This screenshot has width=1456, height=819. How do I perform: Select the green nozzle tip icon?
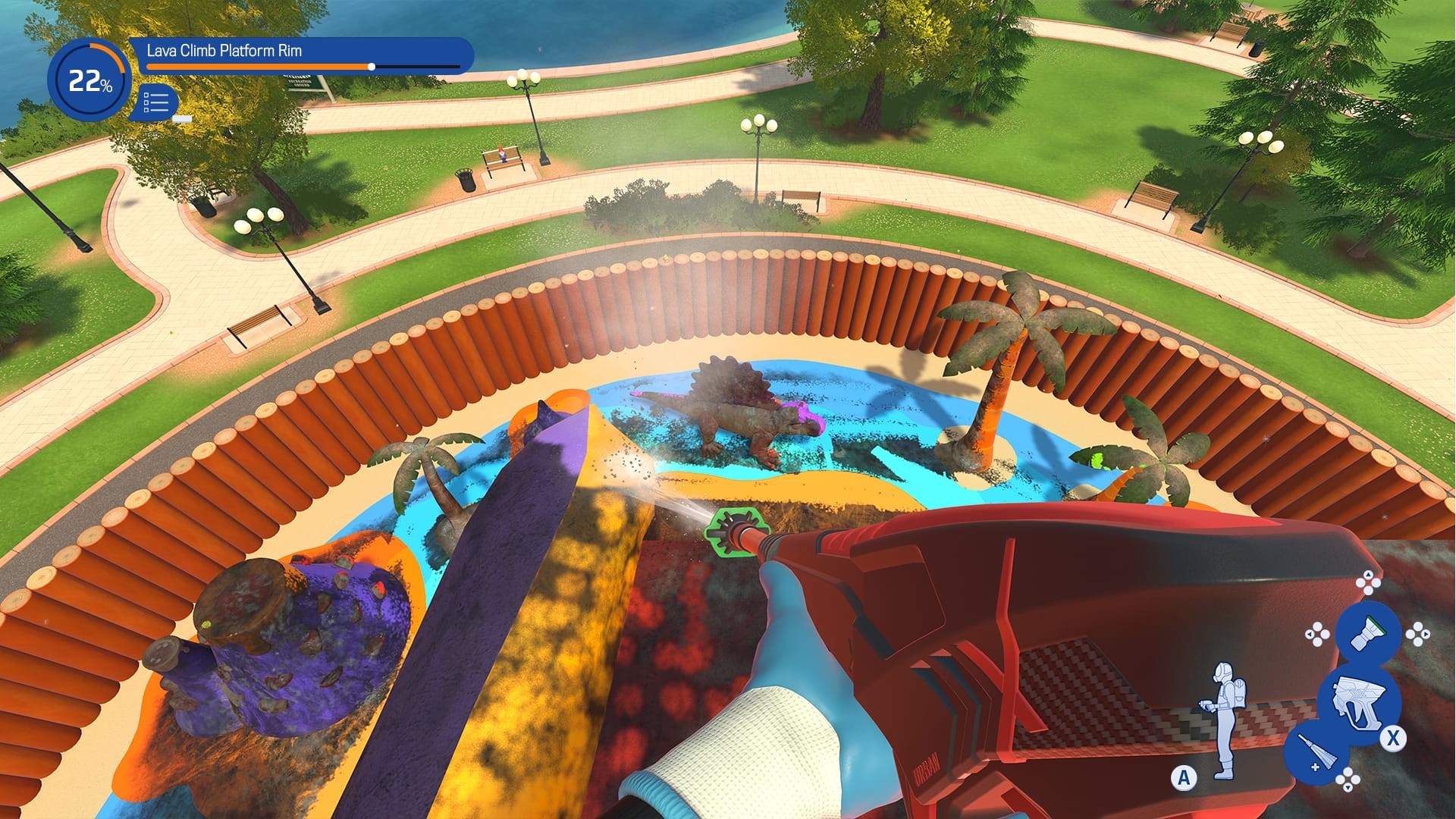tap(1367, 630)
